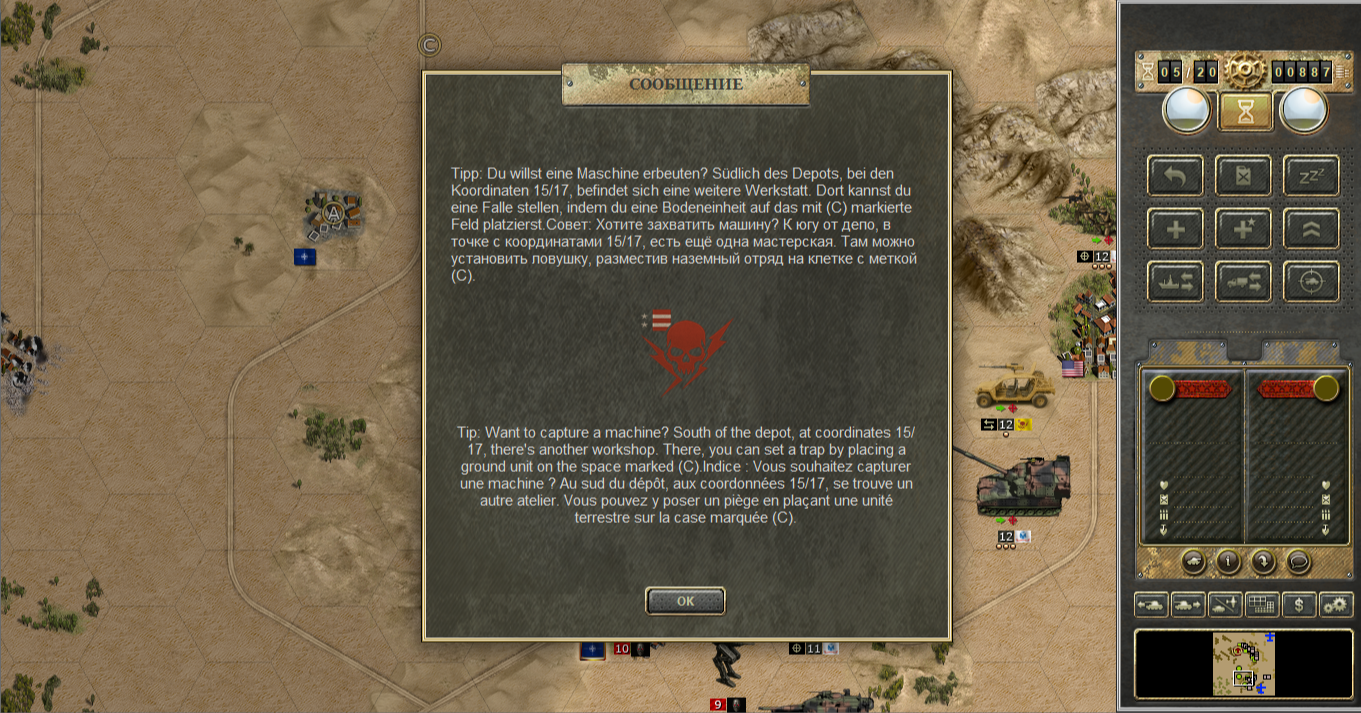This screenshot has height=713, width=1361.
Task: Toggle the truck transport swap button
Action: tap(1243, 283)
